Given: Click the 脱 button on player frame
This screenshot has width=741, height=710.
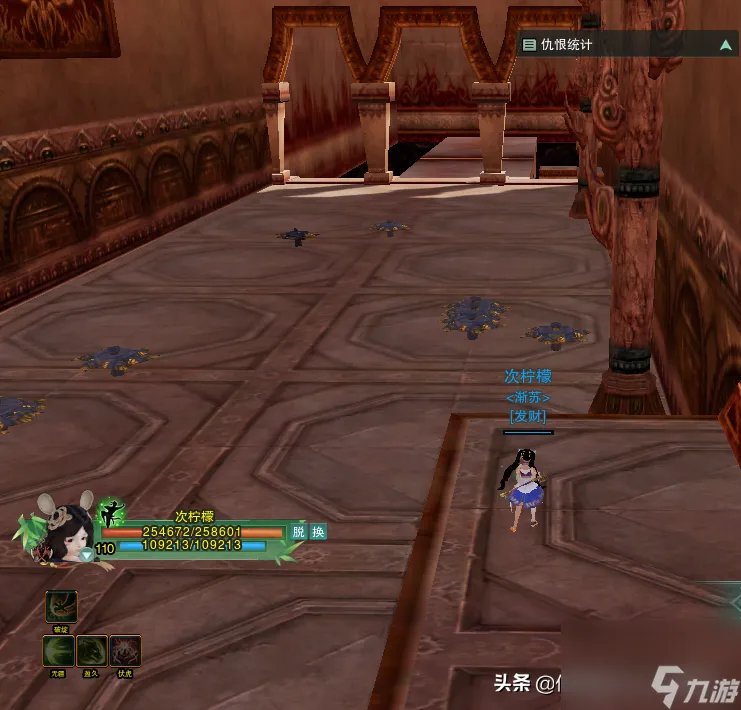Looking at the screenshot, I should (298, 532).
